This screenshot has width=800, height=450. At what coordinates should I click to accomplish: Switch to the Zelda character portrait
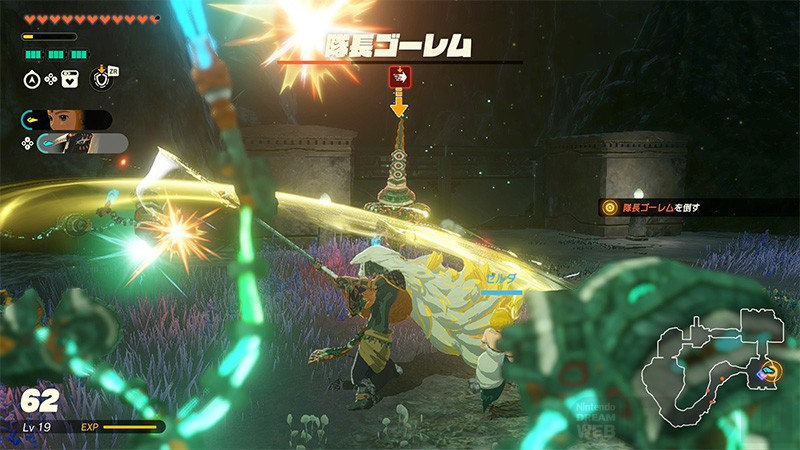[67, 120]
